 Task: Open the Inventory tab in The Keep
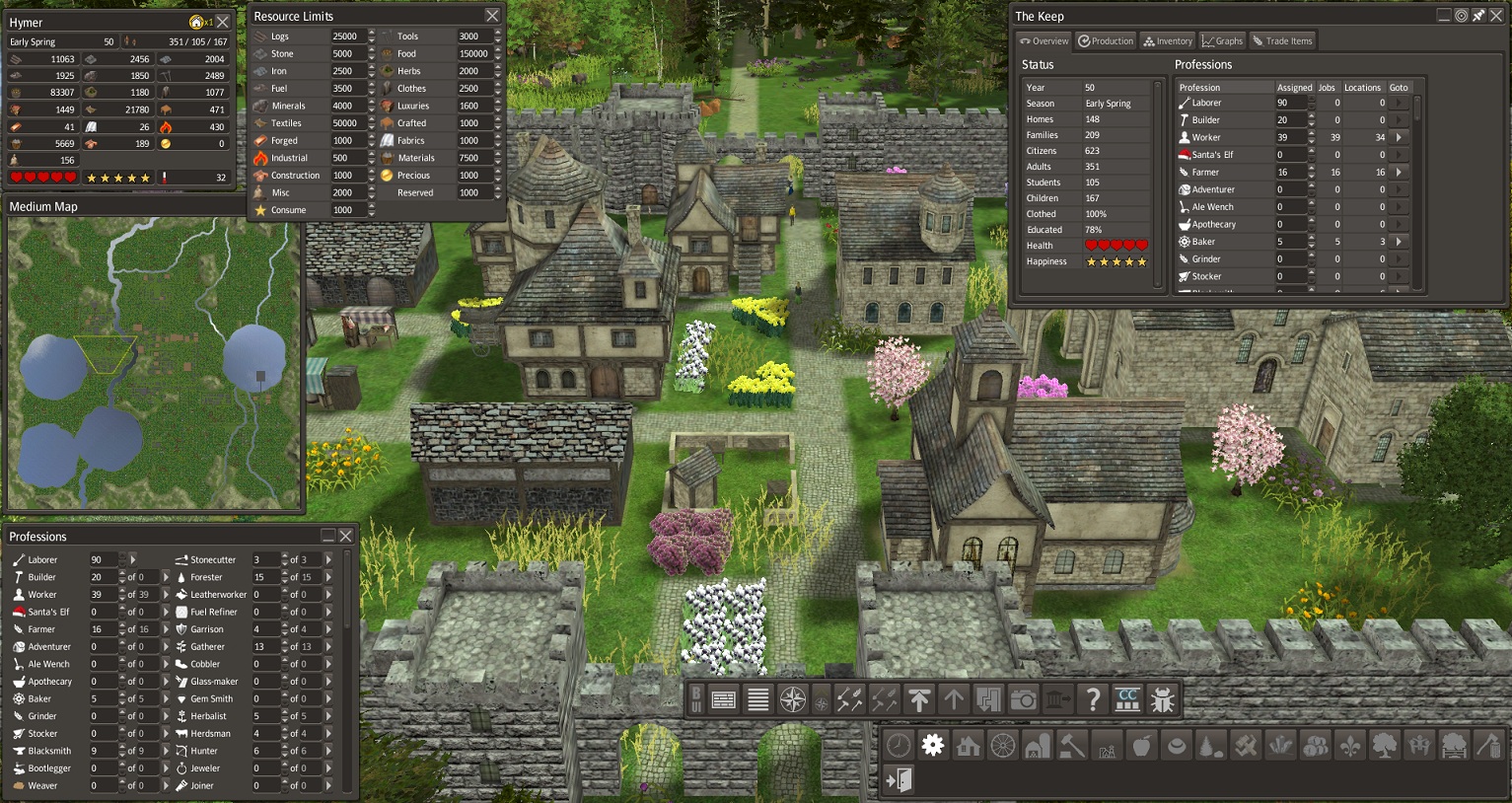coord(1168,41)
